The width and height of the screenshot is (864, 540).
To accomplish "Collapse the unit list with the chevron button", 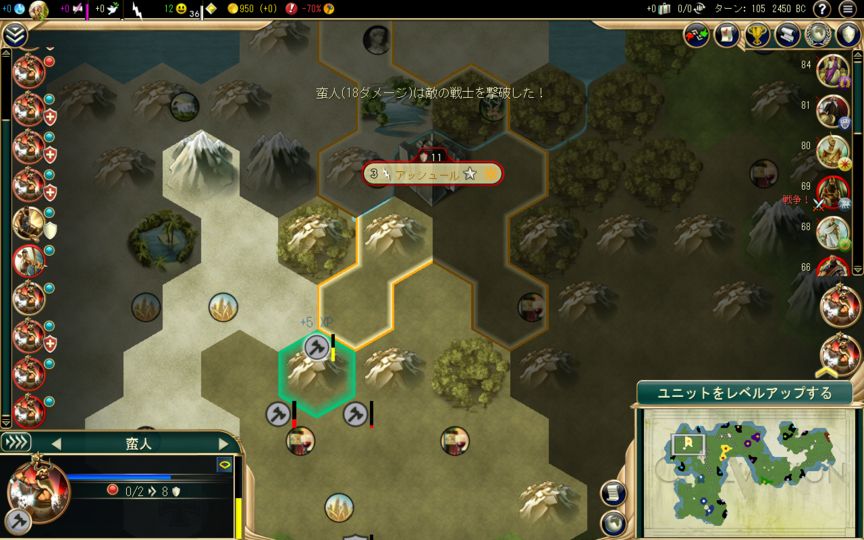I will [14, 35].
